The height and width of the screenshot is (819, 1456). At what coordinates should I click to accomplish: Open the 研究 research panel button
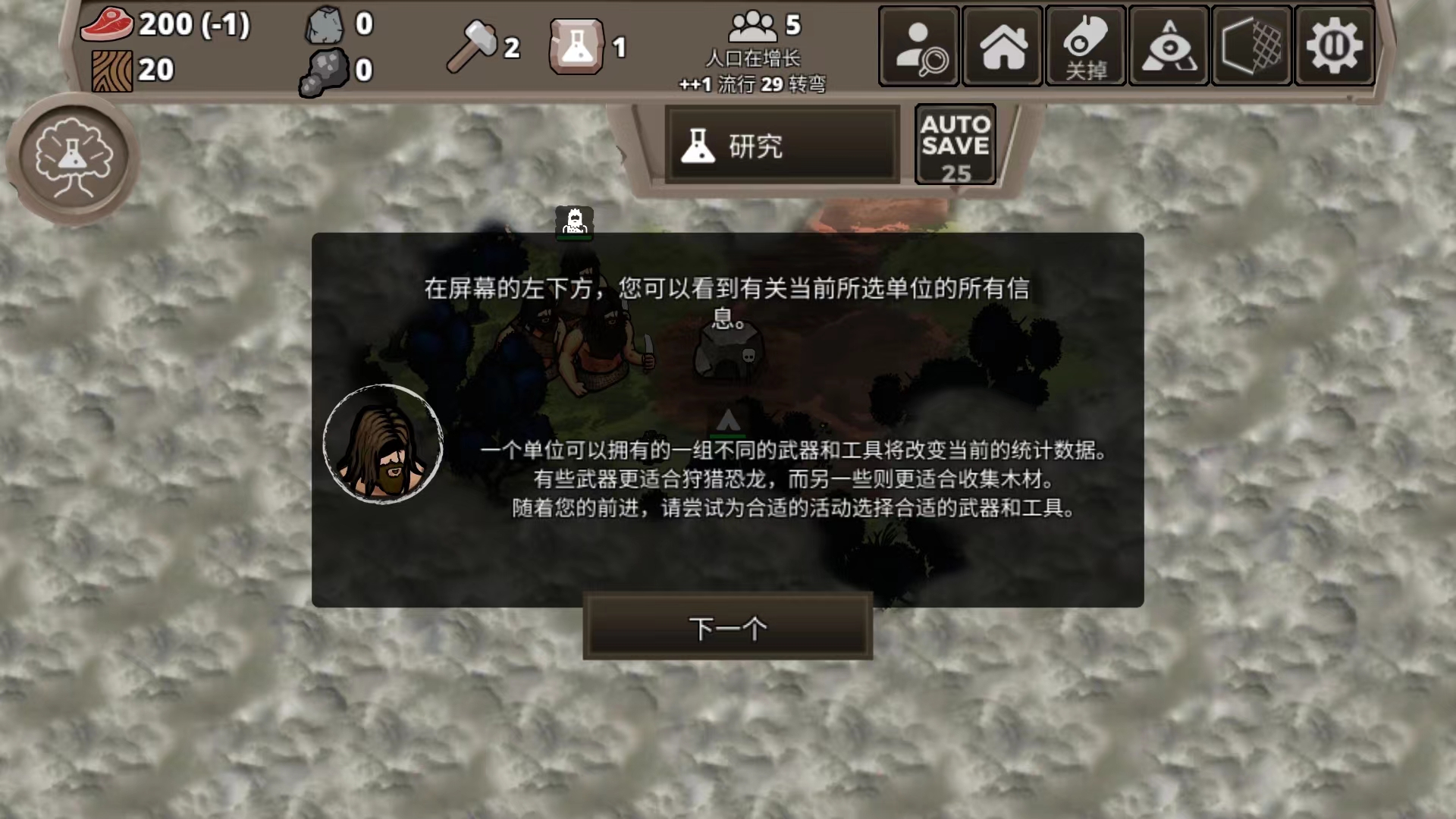pos(783,146)
